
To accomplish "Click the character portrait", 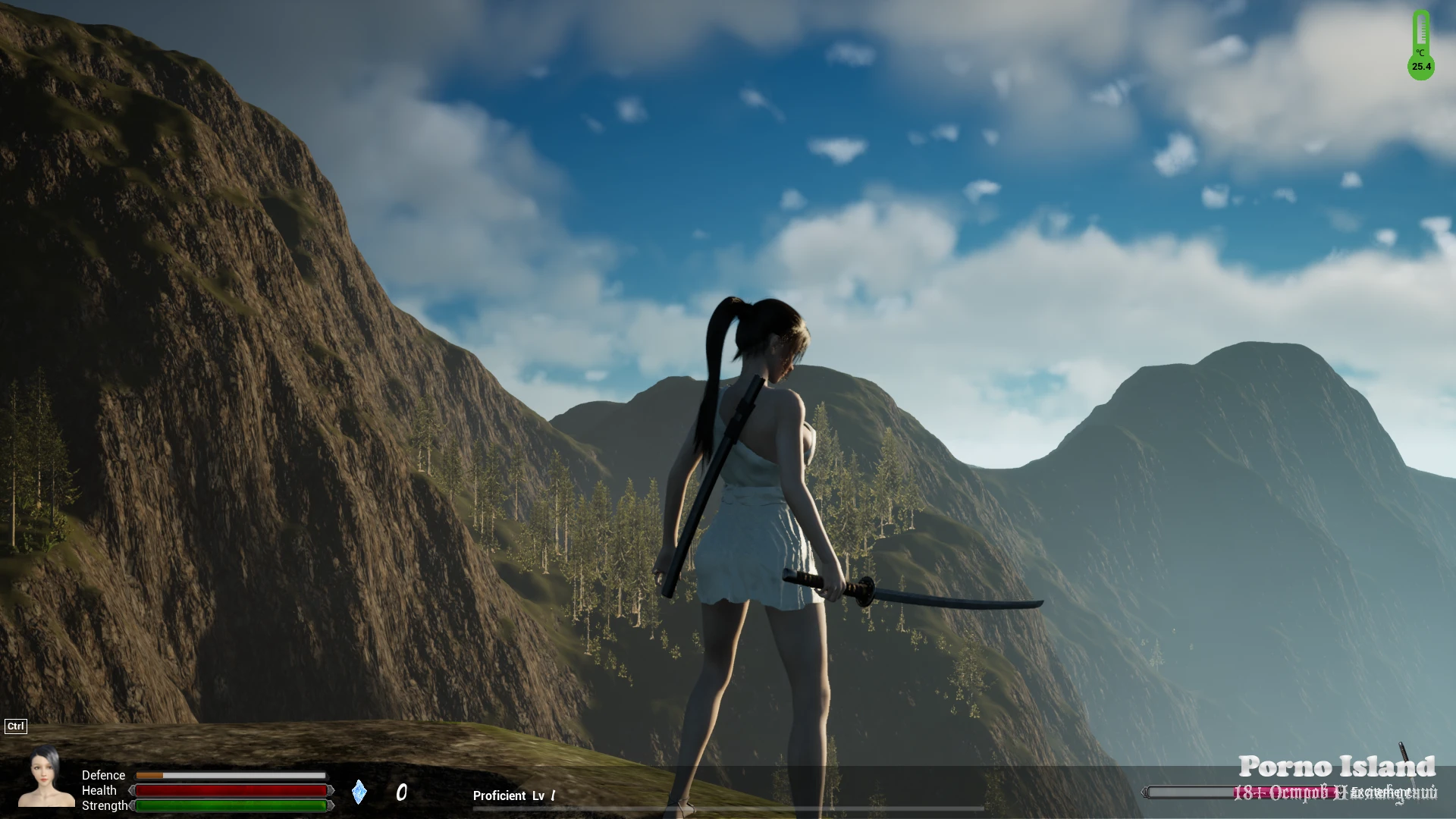I will [x=46, y=777].
